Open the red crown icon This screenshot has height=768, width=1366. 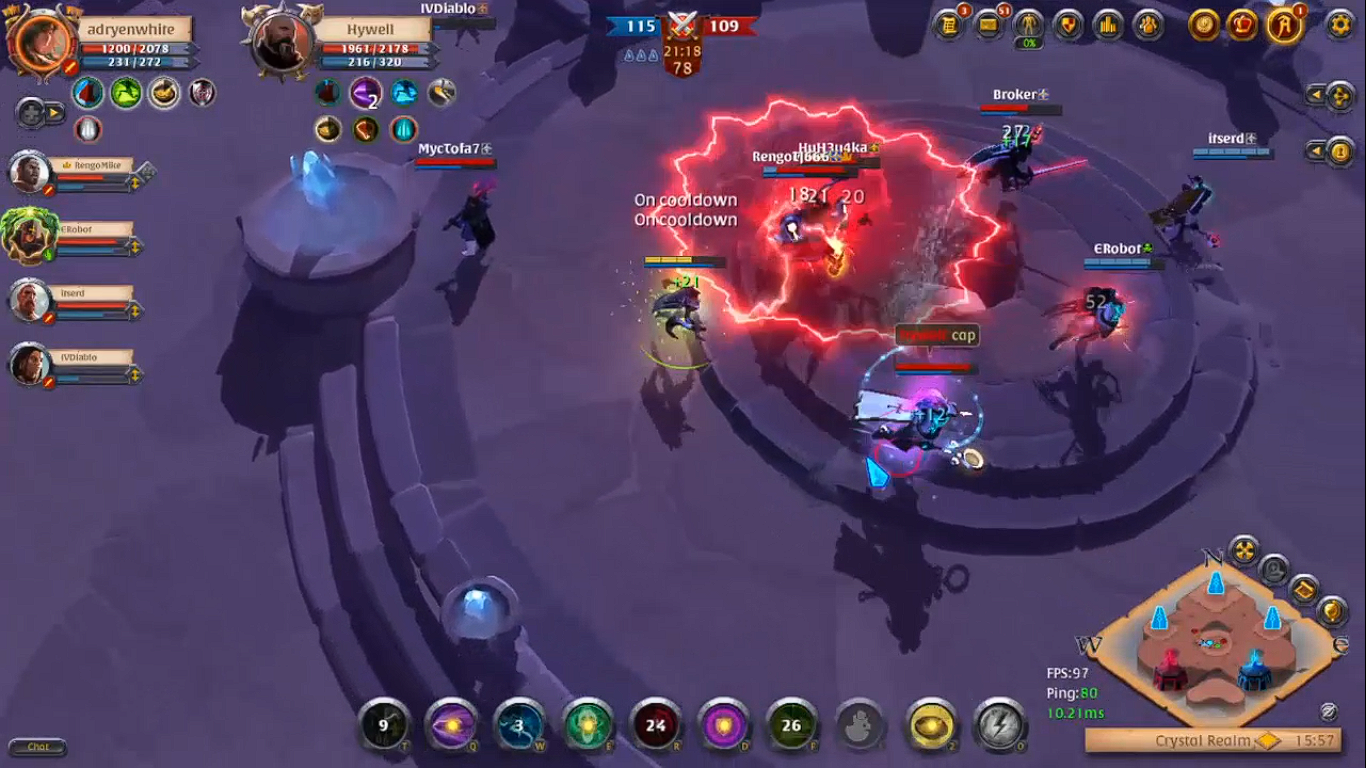(1243, 25)
